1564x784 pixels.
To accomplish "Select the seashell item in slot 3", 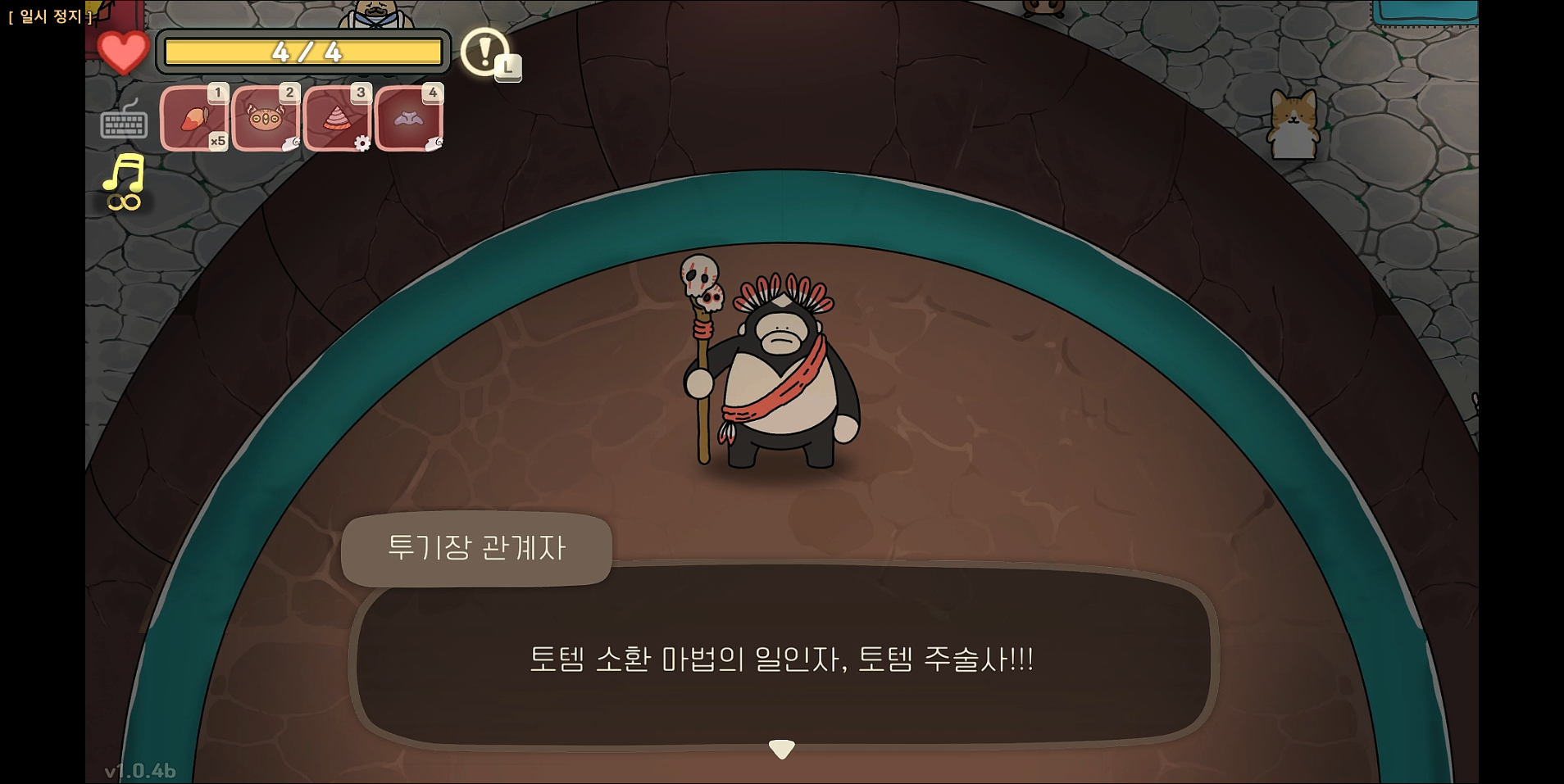I will [x=339, y=117].
